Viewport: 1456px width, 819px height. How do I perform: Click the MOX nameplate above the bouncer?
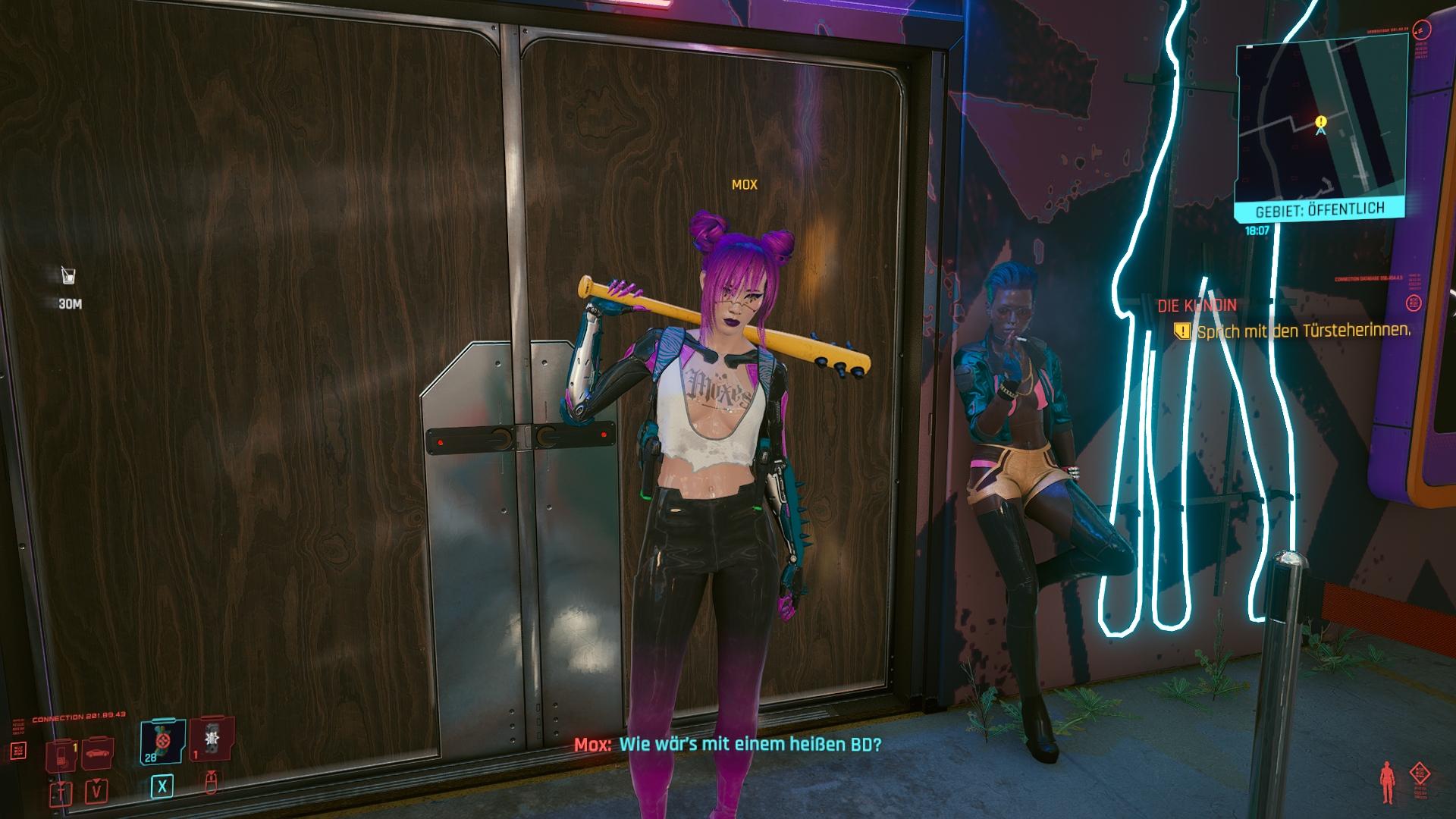pos(745,184)
